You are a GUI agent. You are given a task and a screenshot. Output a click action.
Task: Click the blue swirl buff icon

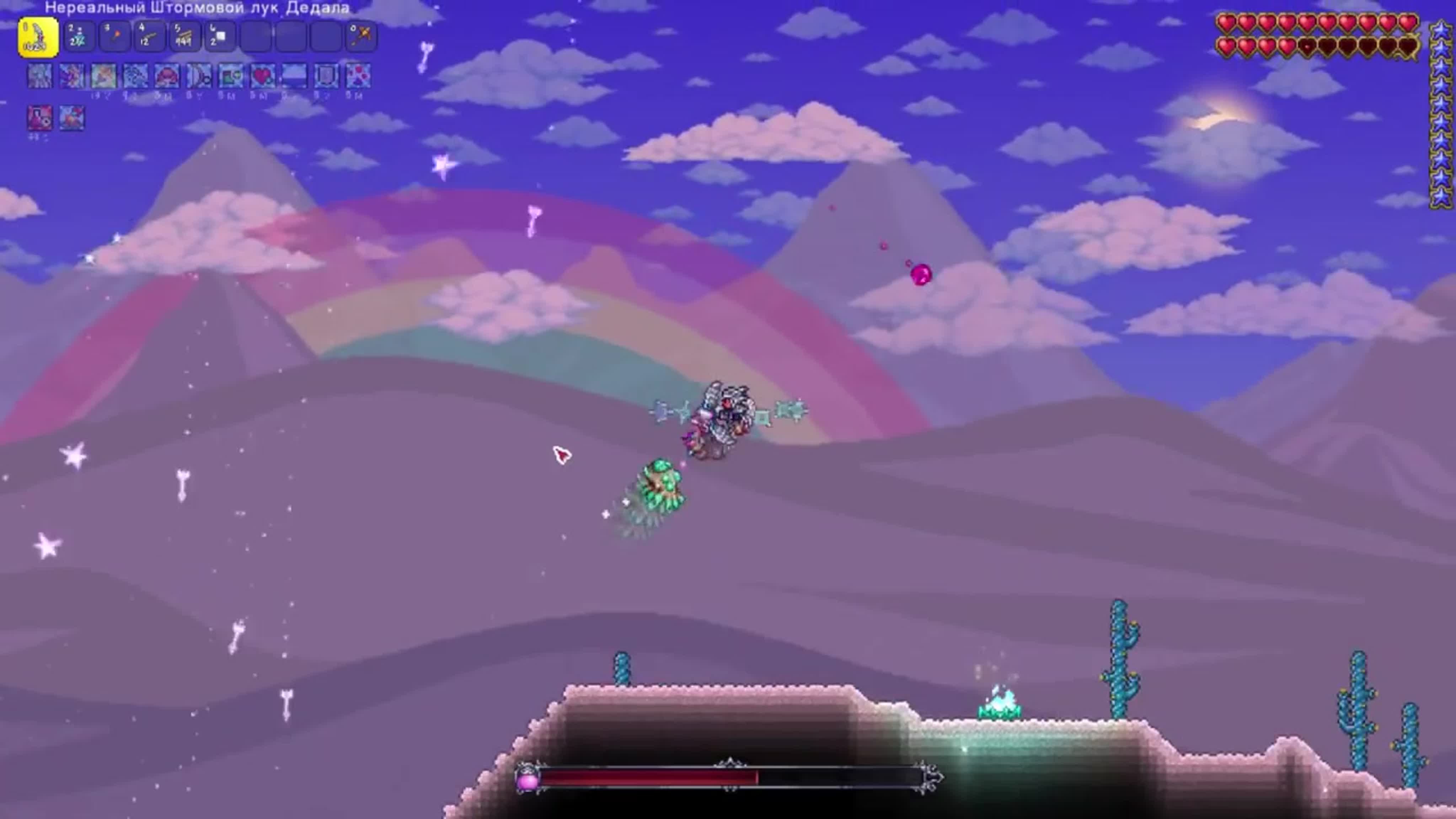point(135,76)
